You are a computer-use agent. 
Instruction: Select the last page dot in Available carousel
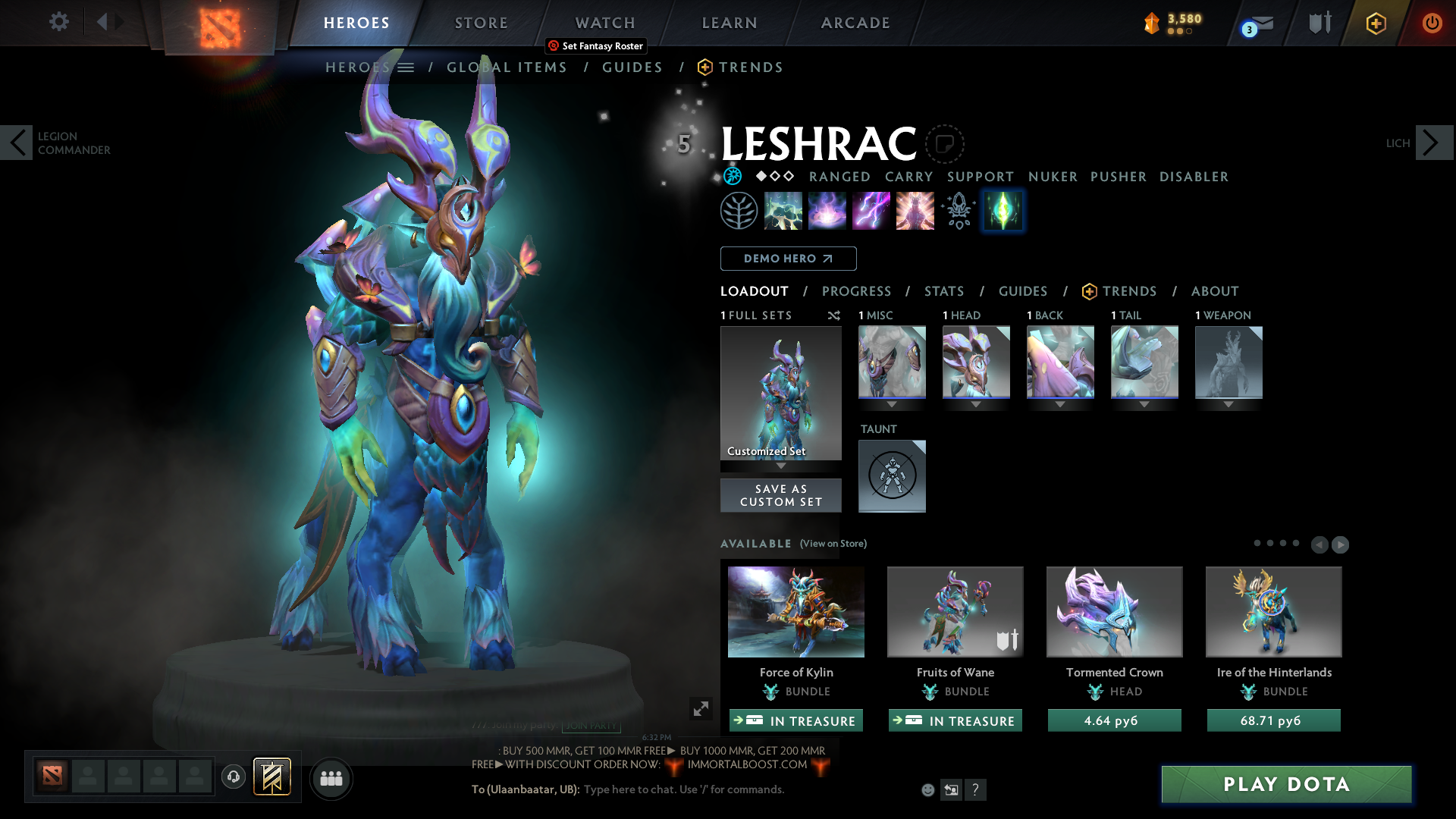[x=1295, y=543]
